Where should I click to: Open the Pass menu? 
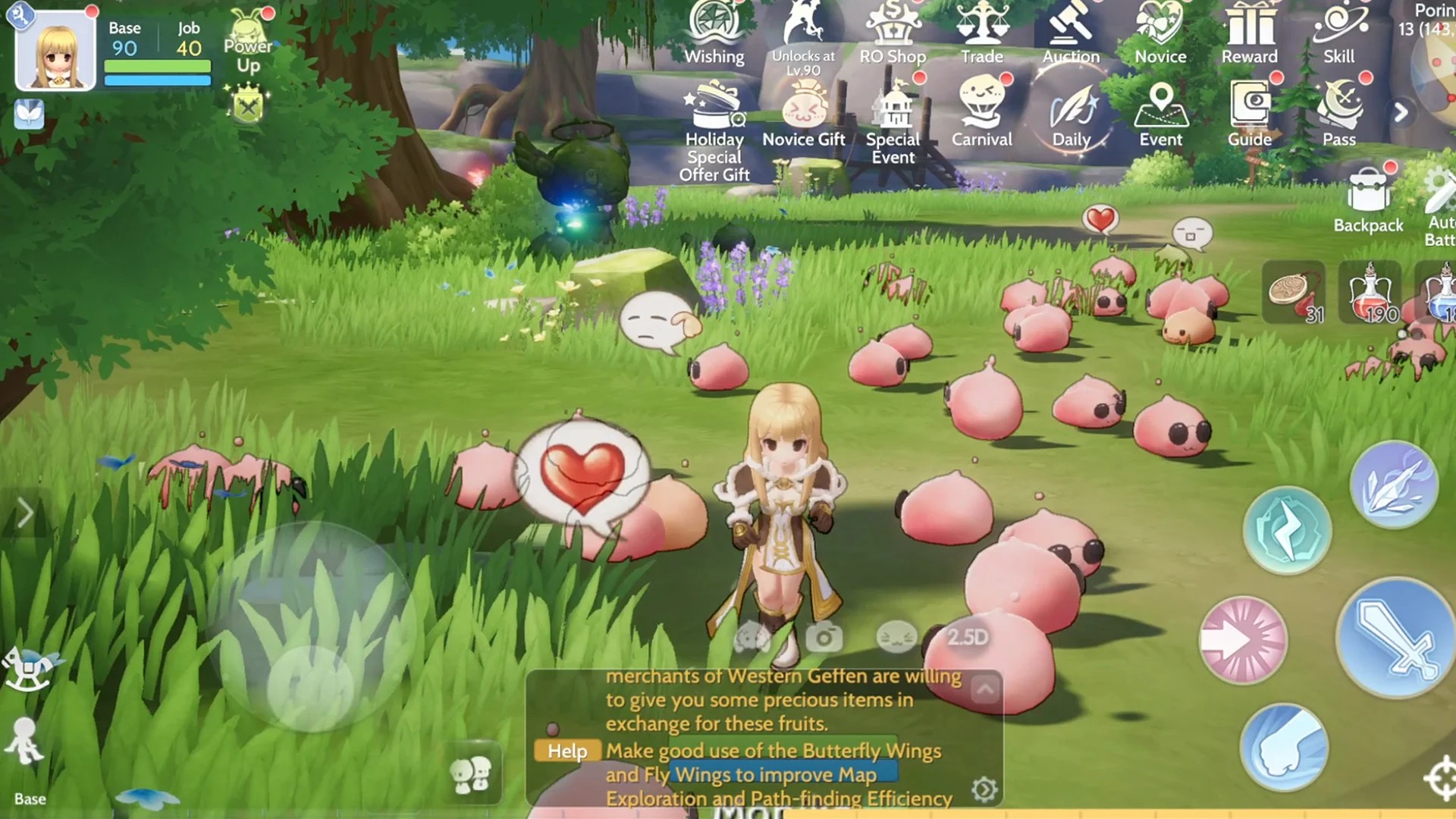pos(1339,114)
